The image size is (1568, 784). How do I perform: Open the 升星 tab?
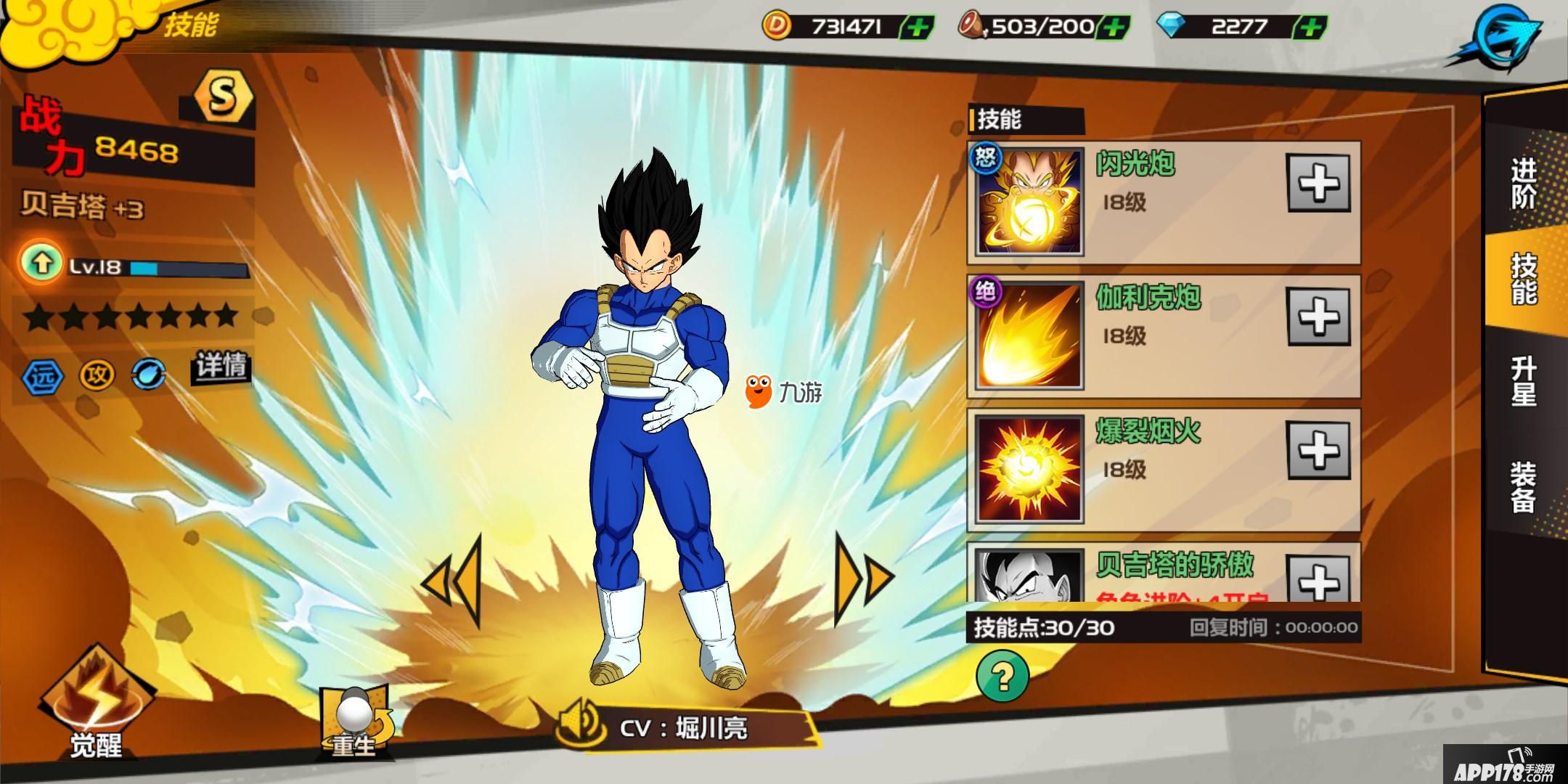[x=1524, y=381]
